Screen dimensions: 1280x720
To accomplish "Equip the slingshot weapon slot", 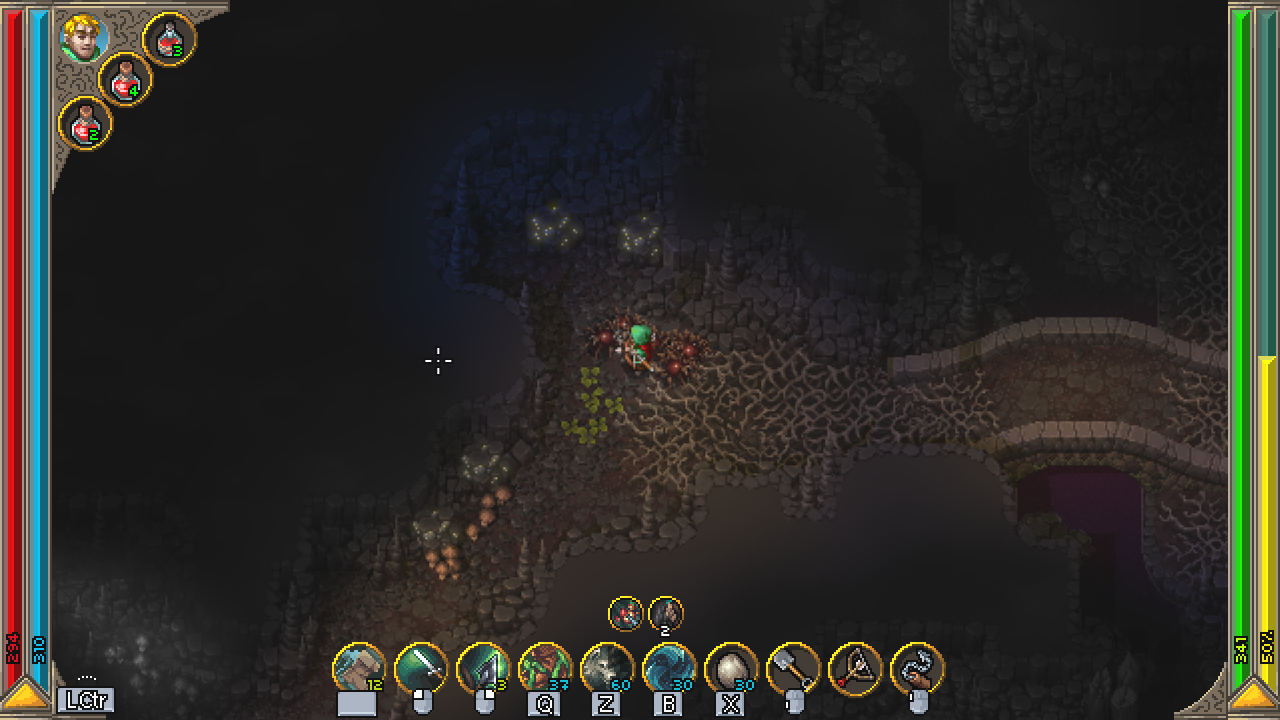I will [855, 668].
